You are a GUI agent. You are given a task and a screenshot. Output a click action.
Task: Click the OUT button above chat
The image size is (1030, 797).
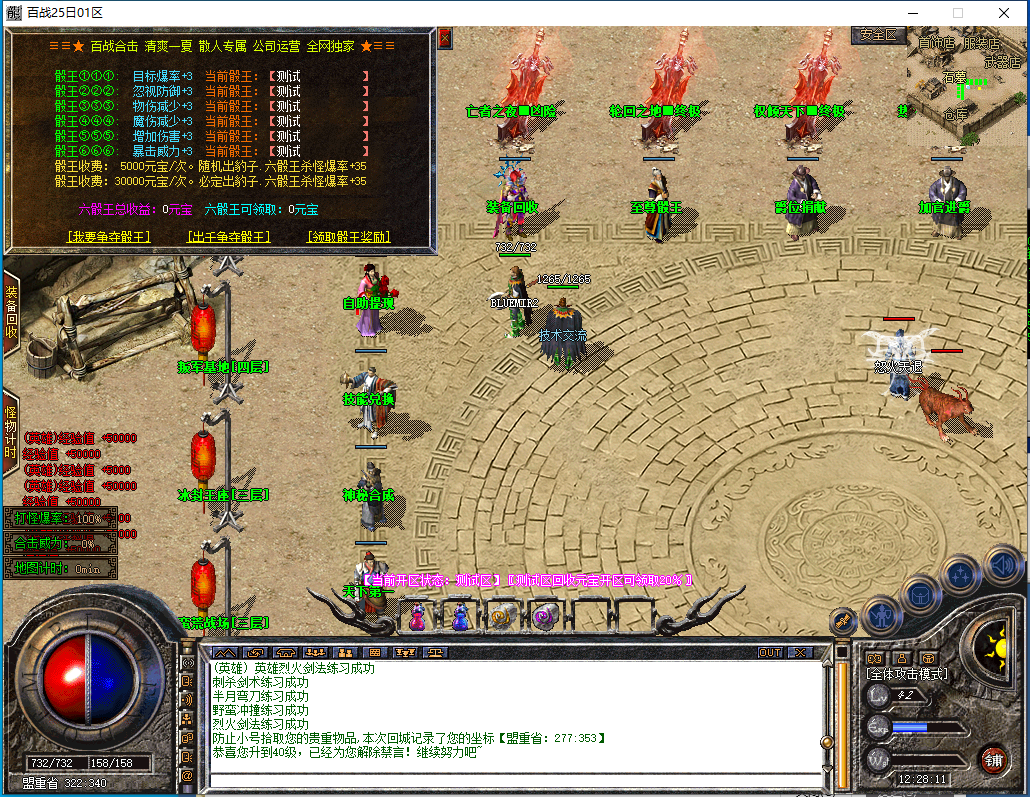pos(770,652)
